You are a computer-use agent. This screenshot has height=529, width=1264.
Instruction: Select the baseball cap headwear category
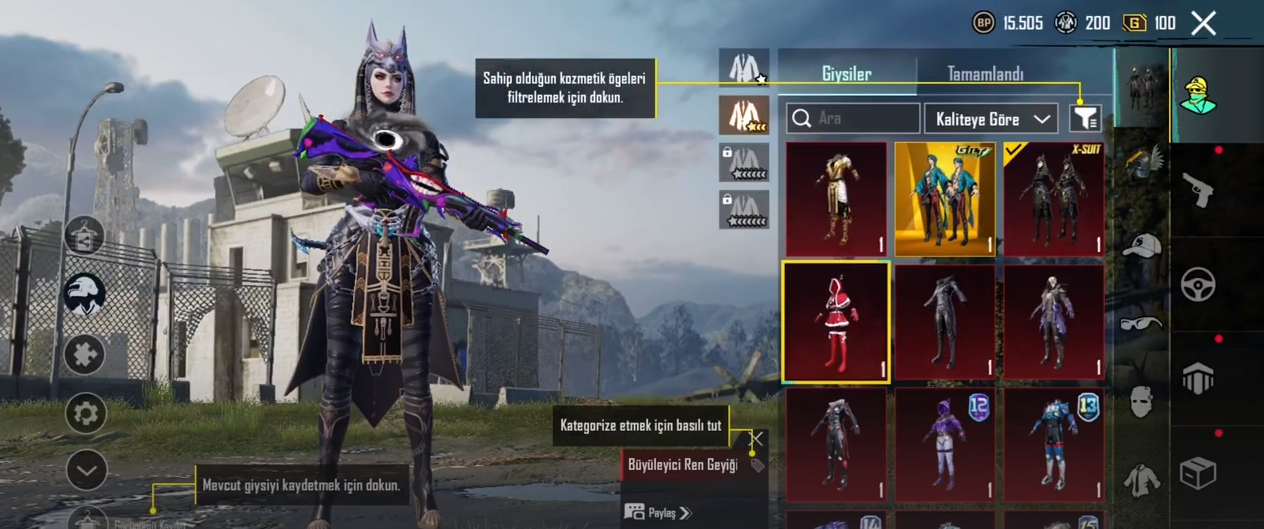(1141, 246)
